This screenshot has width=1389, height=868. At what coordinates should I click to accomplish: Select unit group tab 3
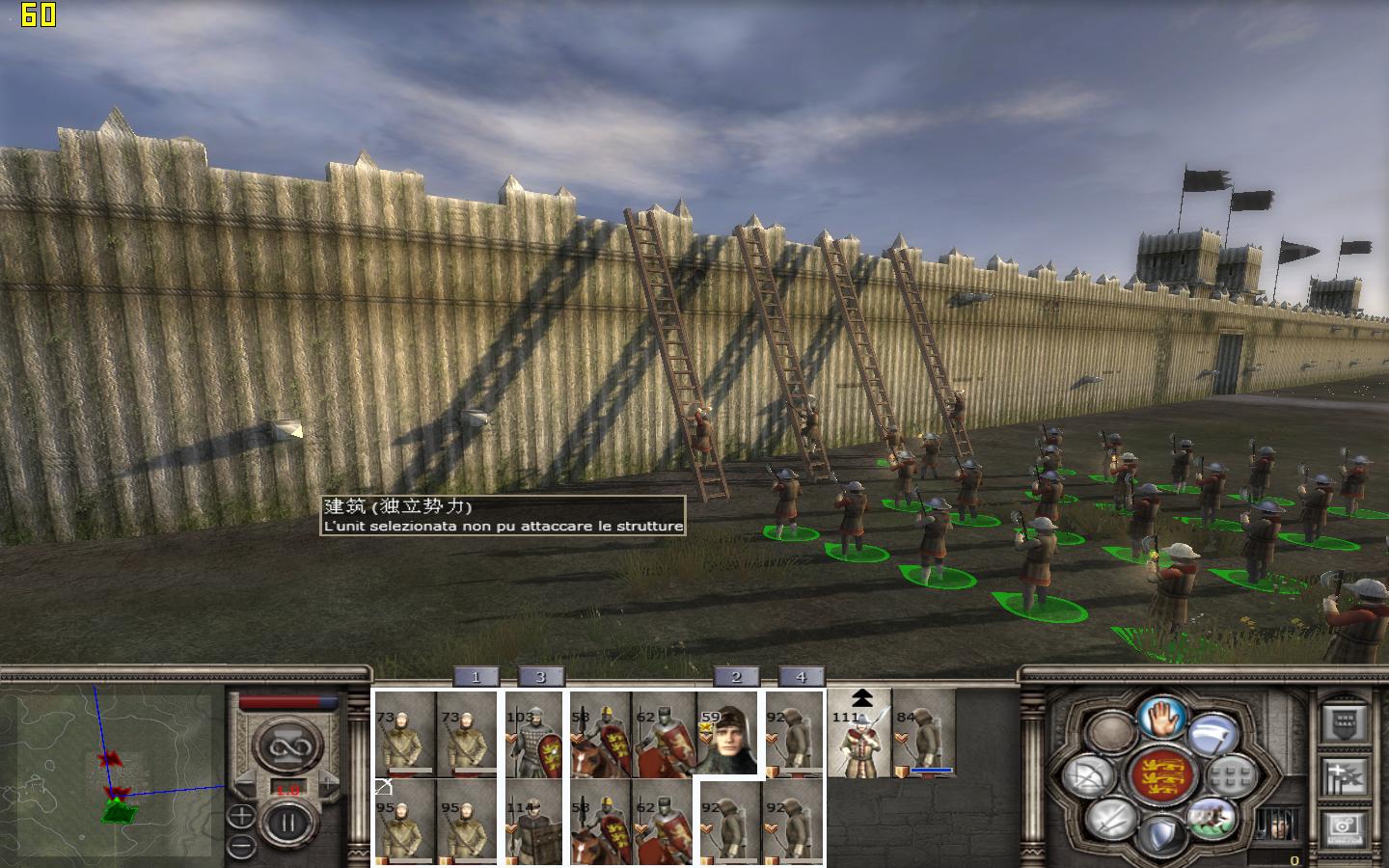[x=540, y=677]
